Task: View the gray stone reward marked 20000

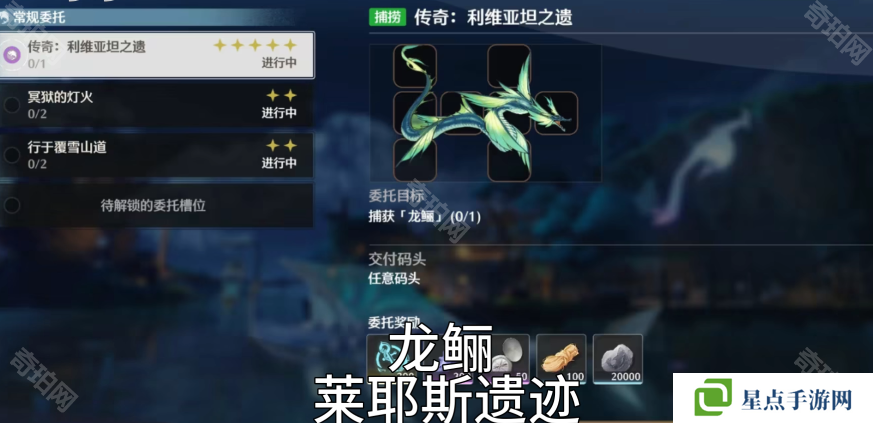Action: (618, 358)
